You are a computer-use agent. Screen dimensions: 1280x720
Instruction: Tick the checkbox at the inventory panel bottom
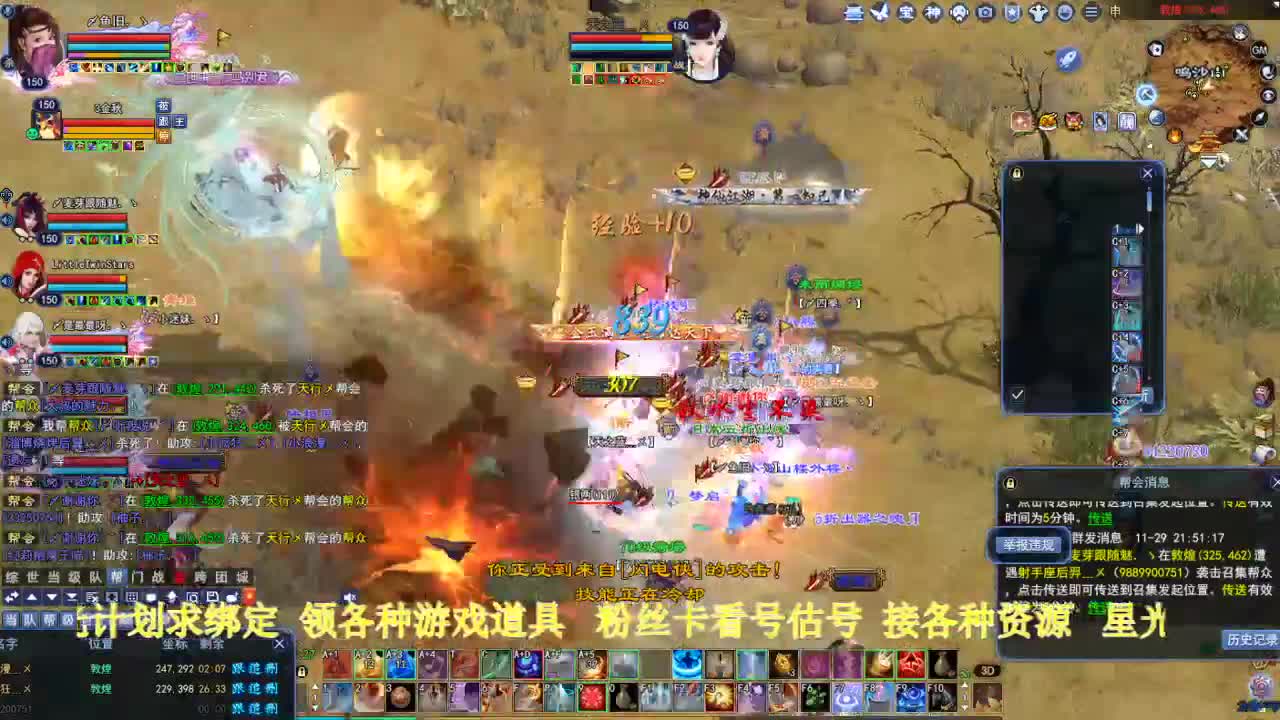1016,395
